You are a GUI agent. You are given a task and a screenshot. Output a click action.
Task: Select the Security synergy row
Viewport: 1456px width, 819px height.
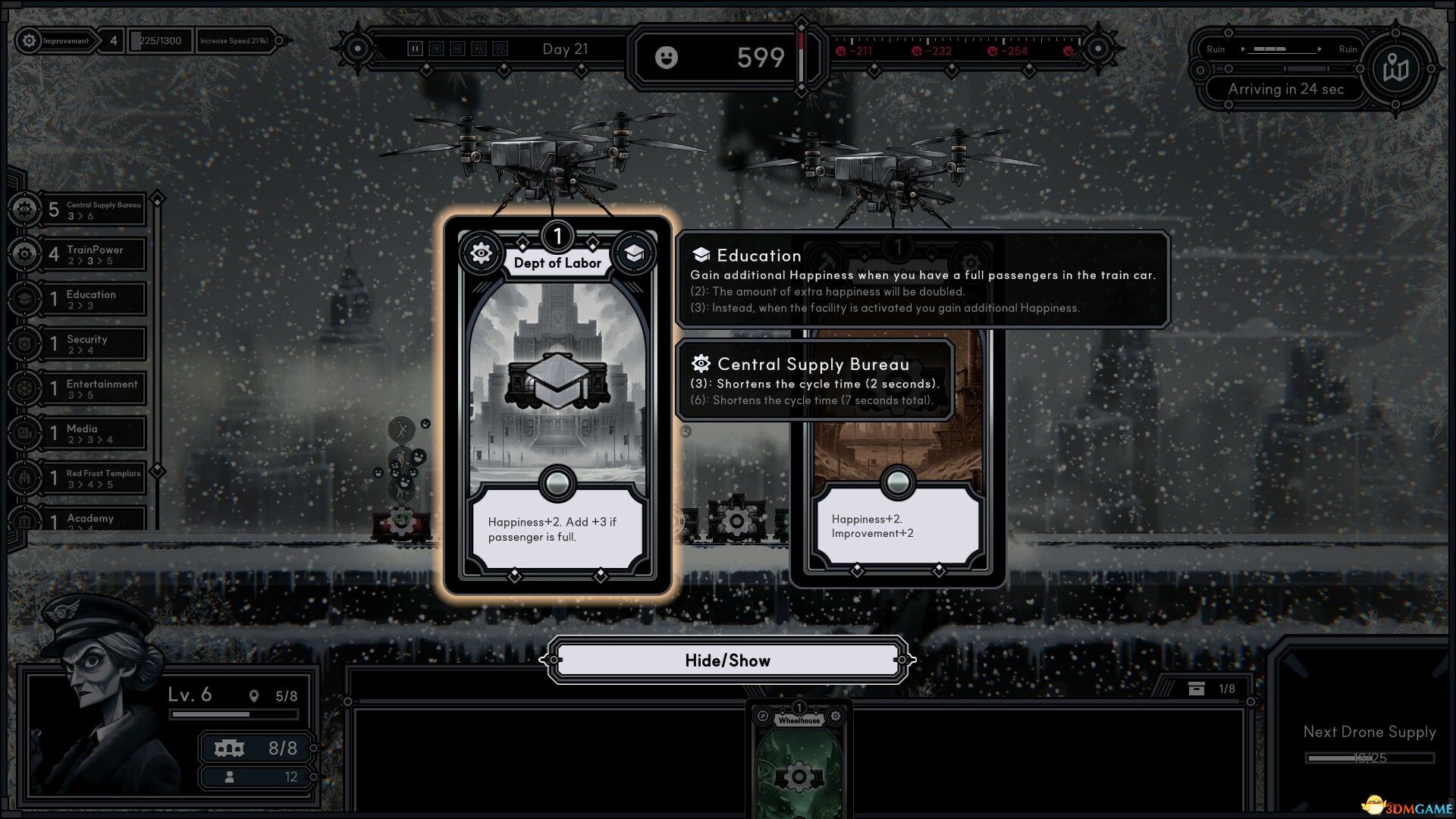(91, 344)
